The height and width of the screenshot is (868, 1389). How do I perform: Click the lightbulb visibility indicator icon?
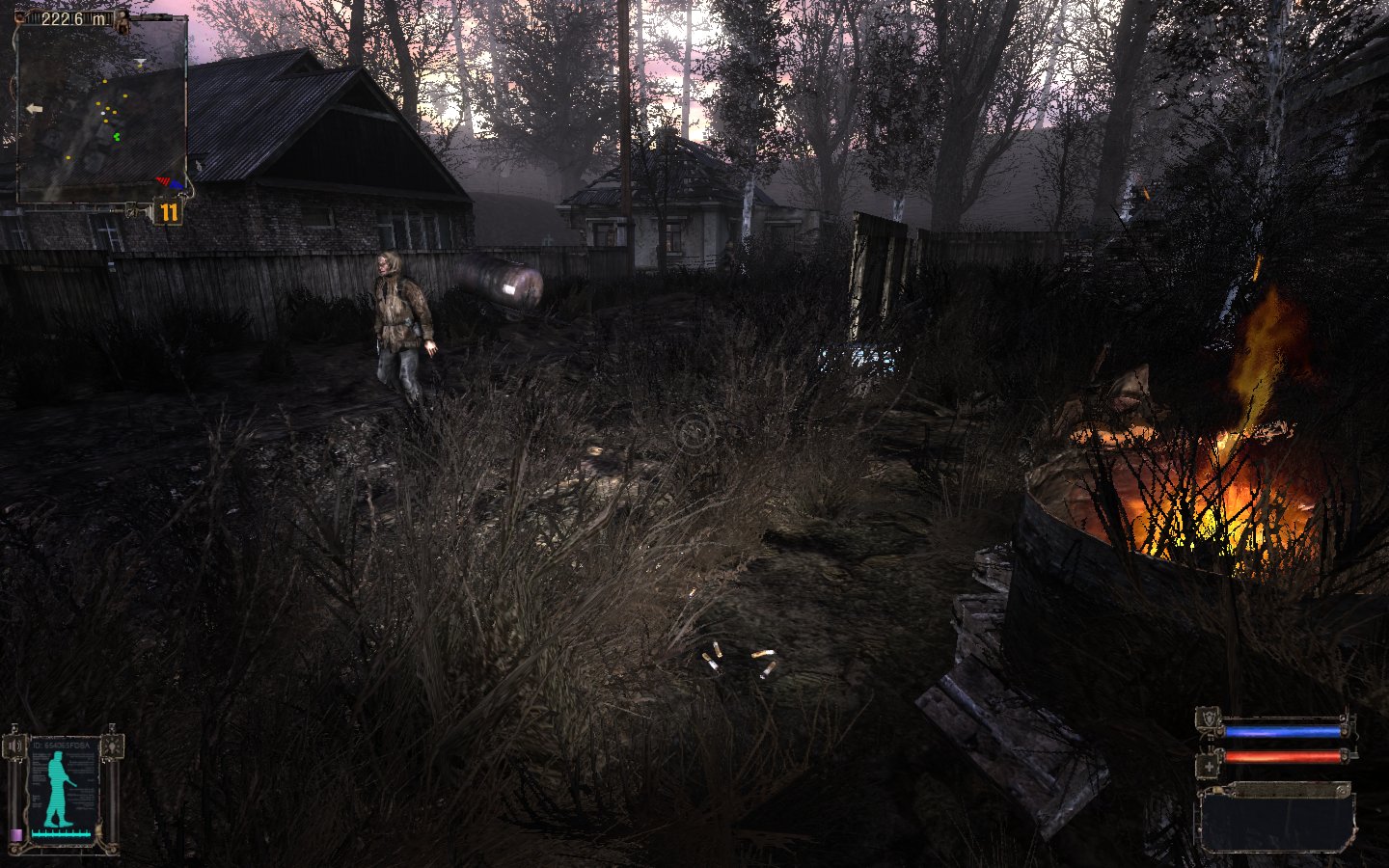(112, 745)
